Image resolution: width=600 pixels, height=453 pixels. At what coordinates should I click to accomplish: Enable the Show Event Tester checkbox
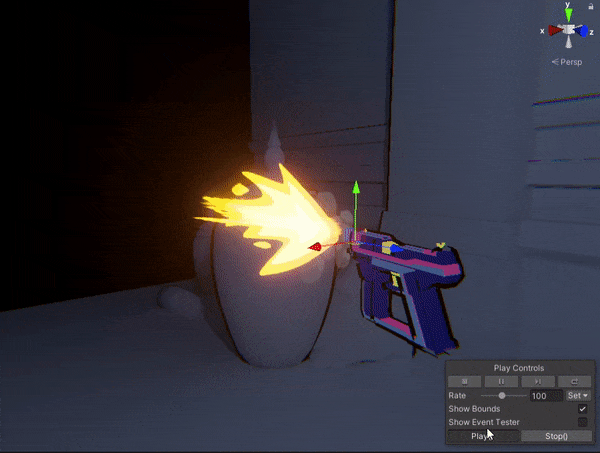582,422
